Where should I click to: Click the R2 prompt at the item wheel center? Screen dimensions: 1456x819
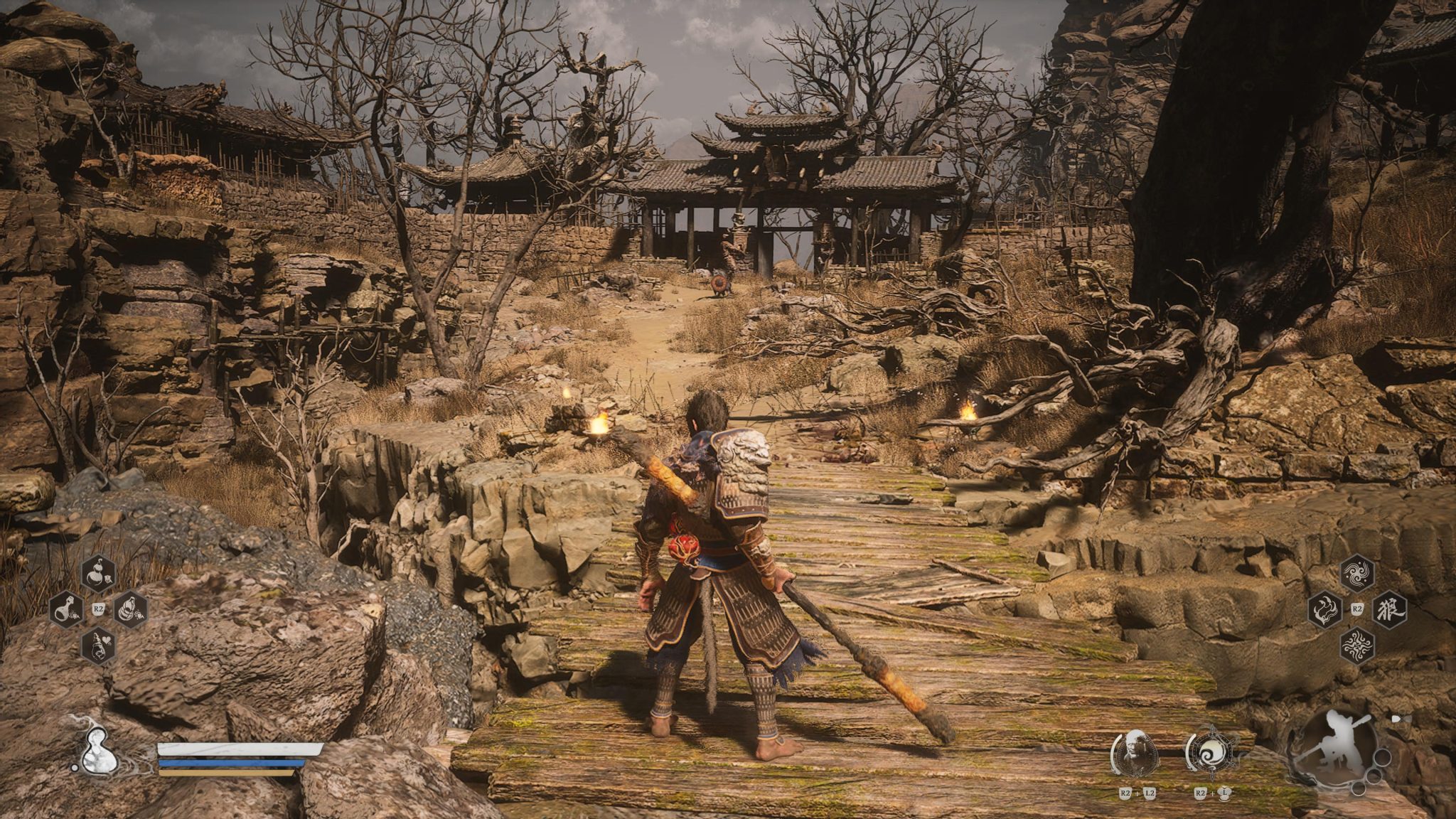coord(98,608)
